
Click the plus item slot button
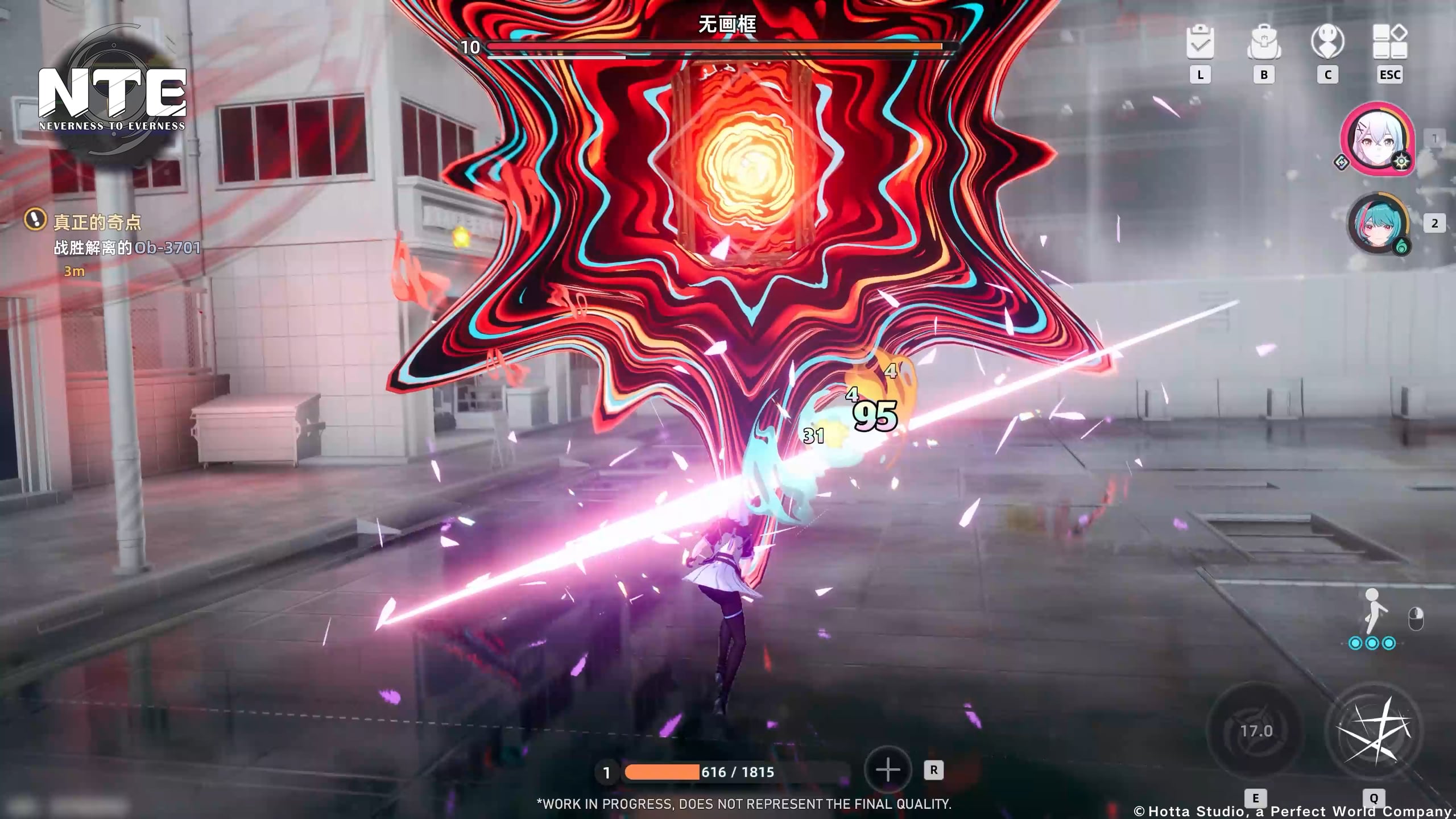pyautogui.click(x=888, y=771)
